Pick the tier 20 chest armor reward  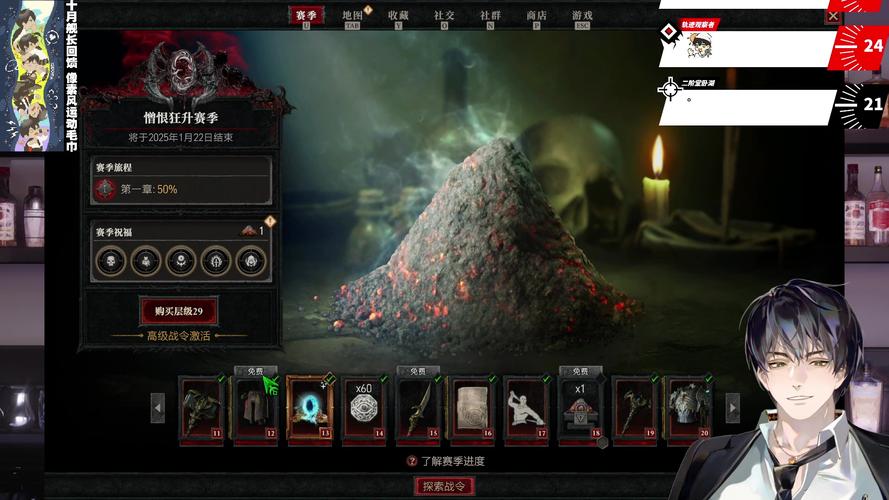tap(688, 407)
